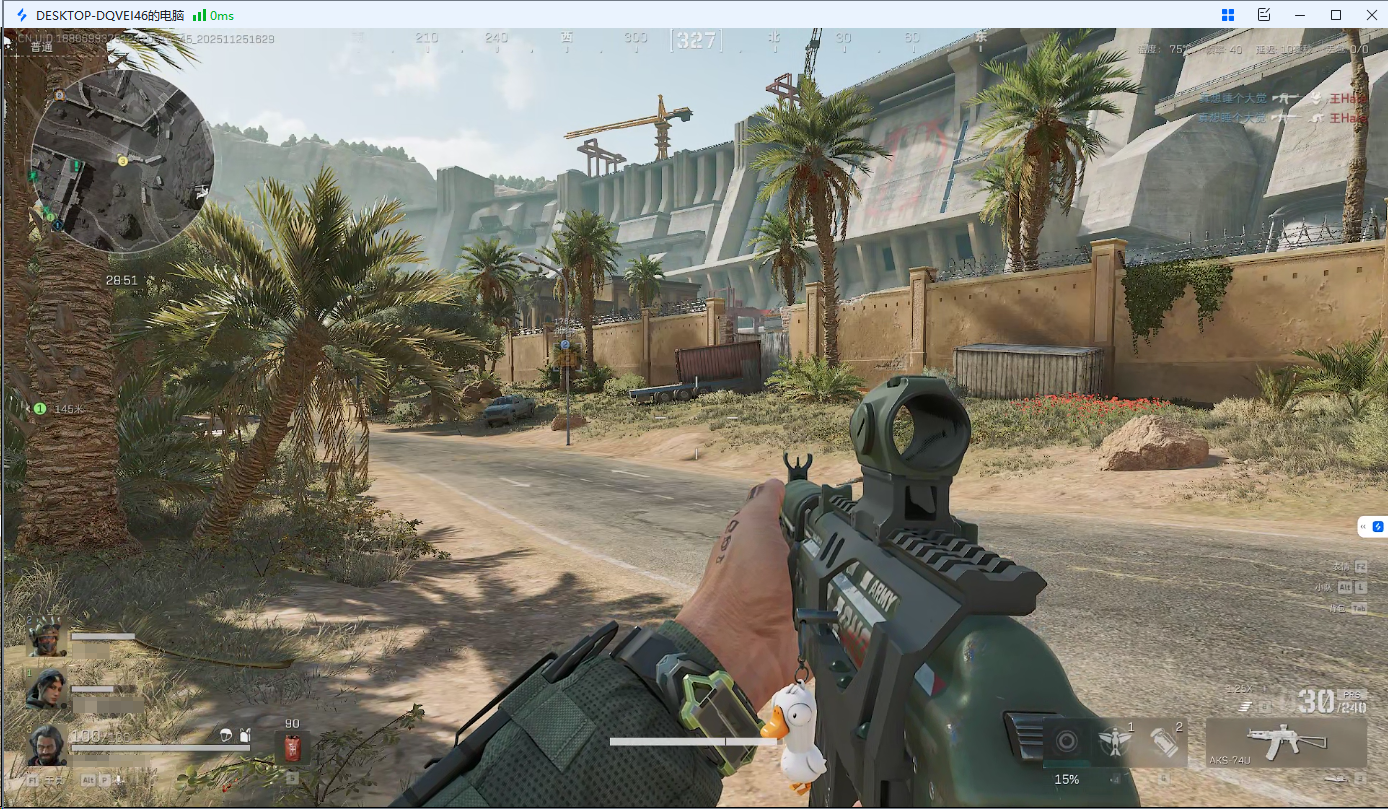This screenshot has width=1388, height=809.
Task: Click the backpack status icon
Action: (x=246, y=736)
